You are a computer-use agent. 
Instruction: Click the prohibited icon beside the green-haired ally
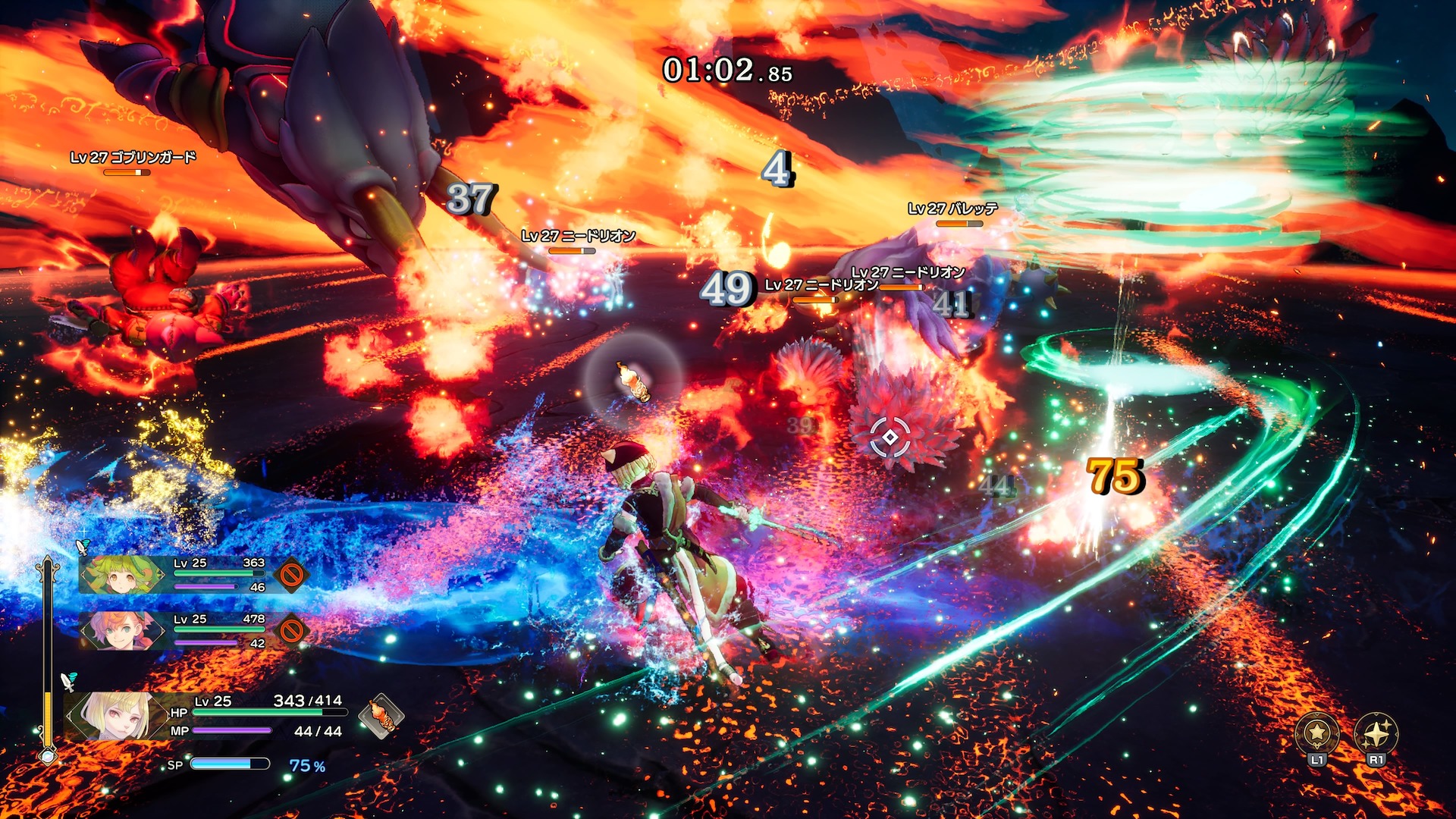(291, 575)
